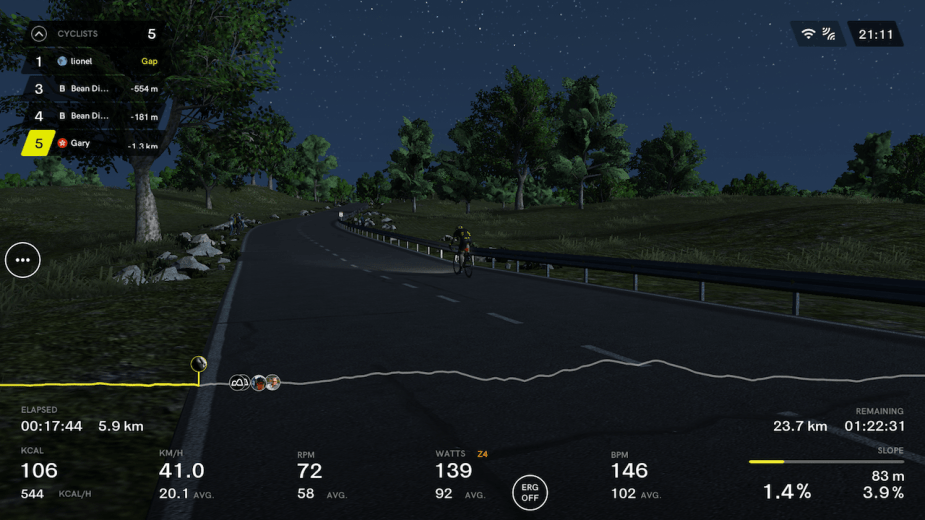Click the Wi-Fi connection status icon
The height and width of the screenshot is (520, 925).
[808, 34]
